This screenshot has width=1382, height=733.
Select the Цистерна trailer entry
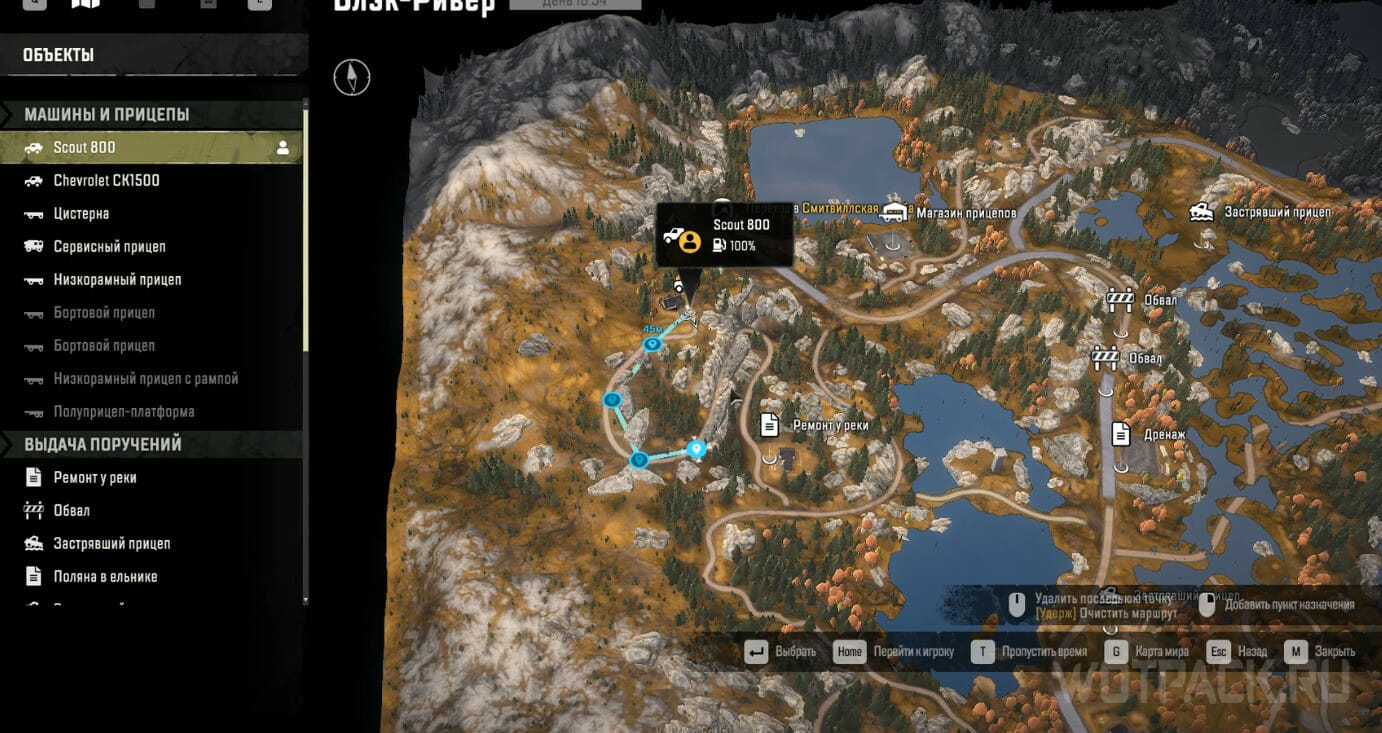(81, 214)
